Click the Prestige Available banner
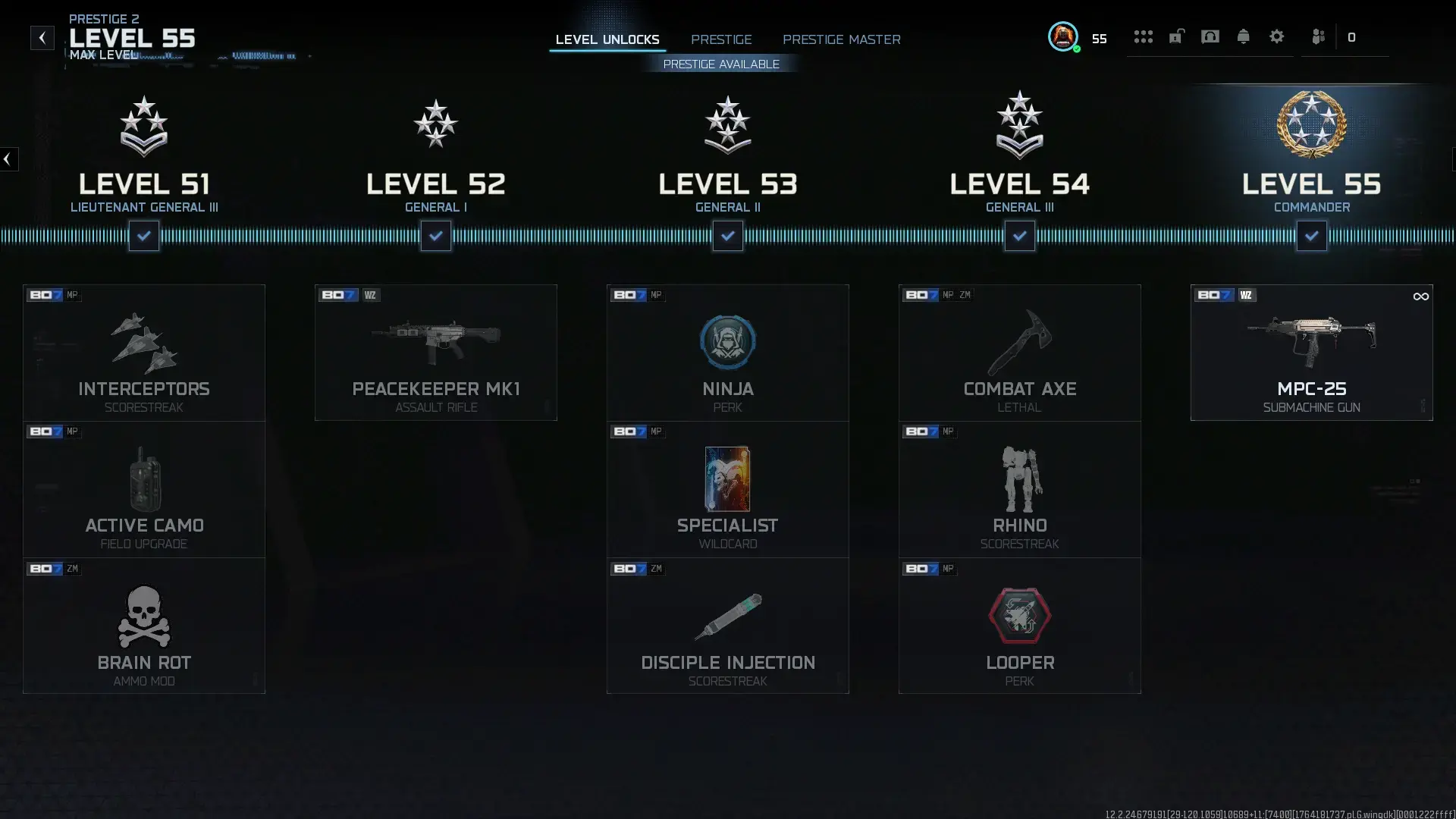This screenshot has width=1456, height=819. coord(721,64)
